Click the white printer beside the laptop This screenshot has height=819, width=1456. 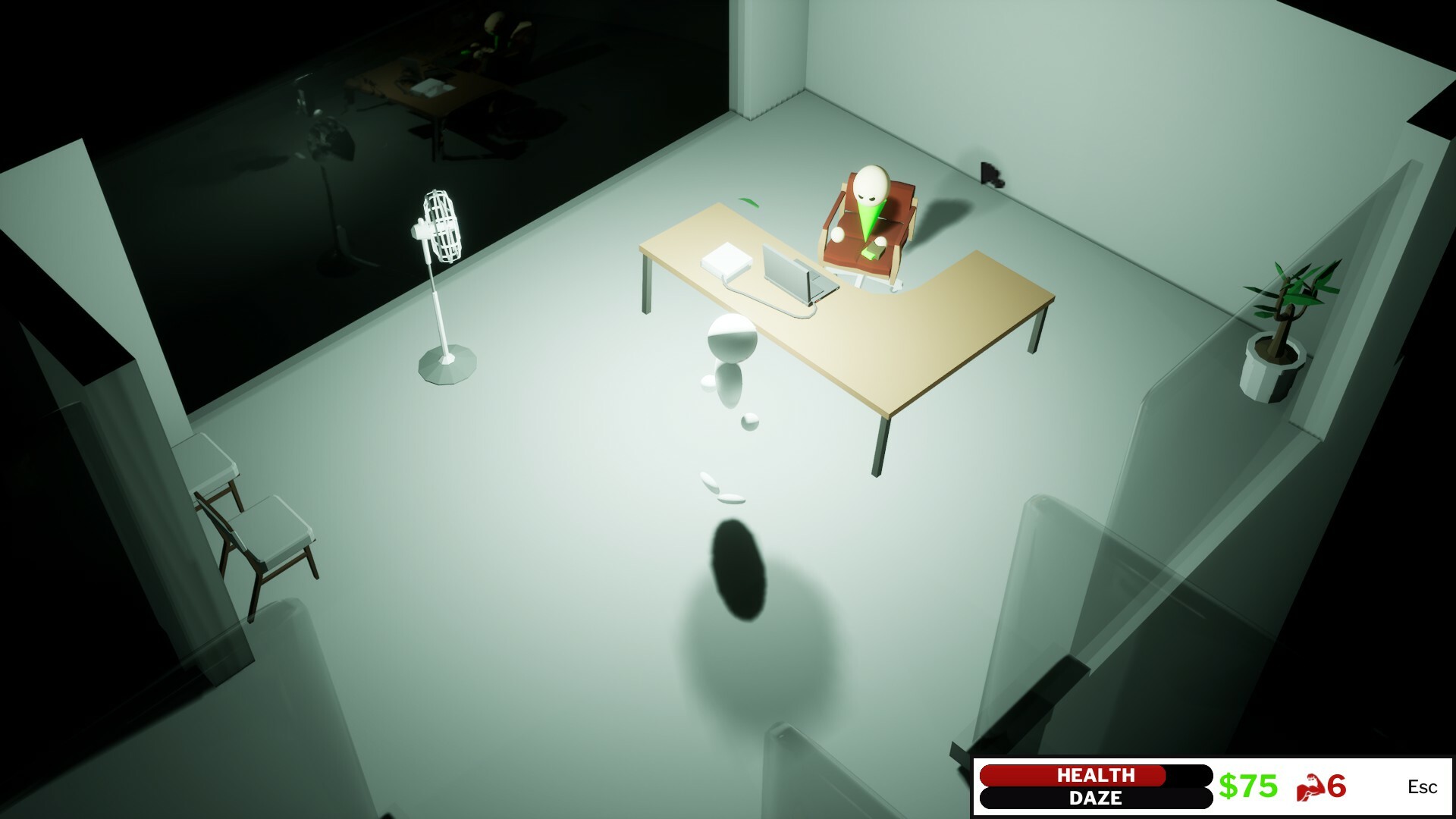(726, 261)
